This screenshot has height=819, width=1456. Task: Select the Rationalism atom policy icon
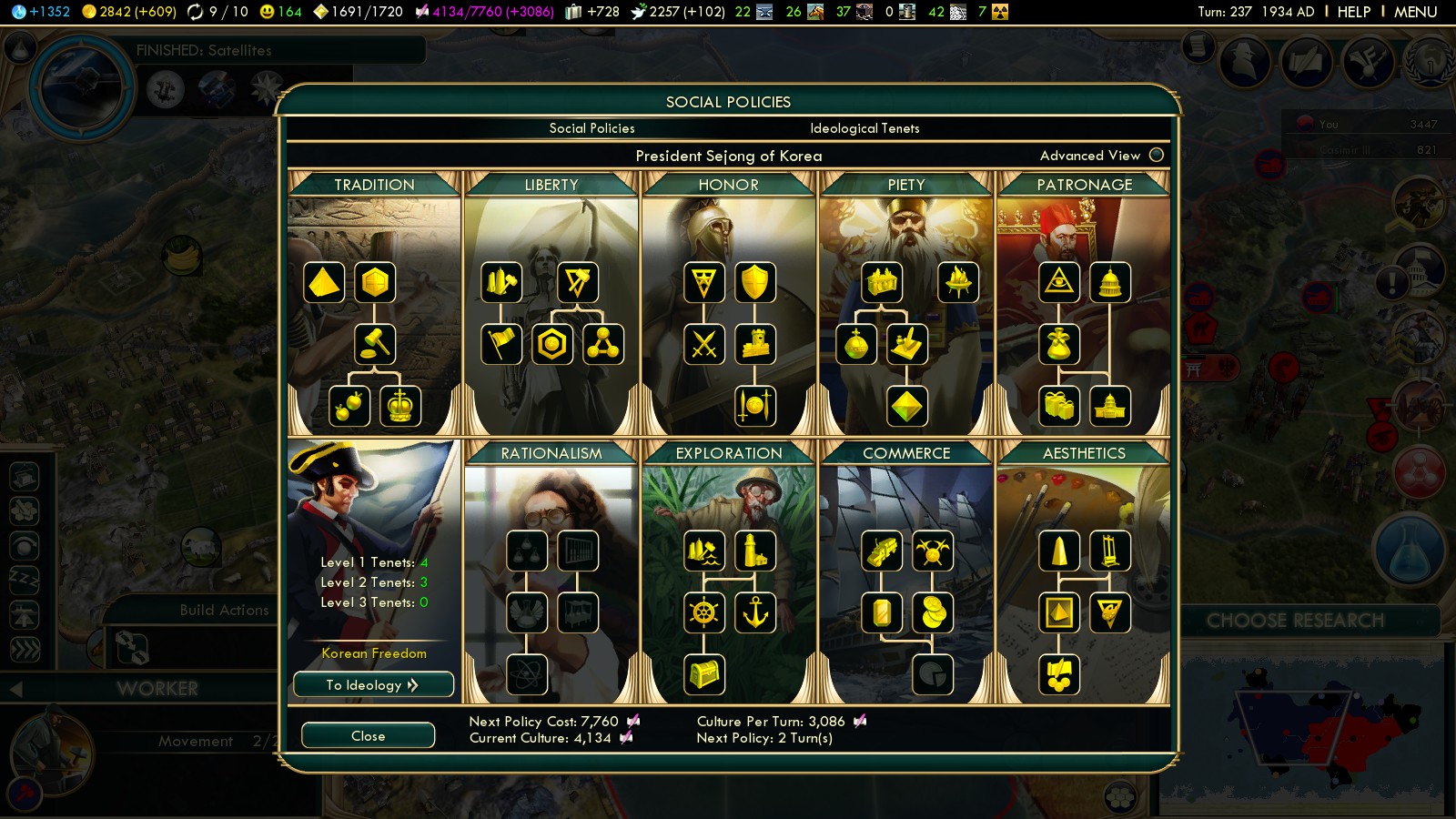527,674
